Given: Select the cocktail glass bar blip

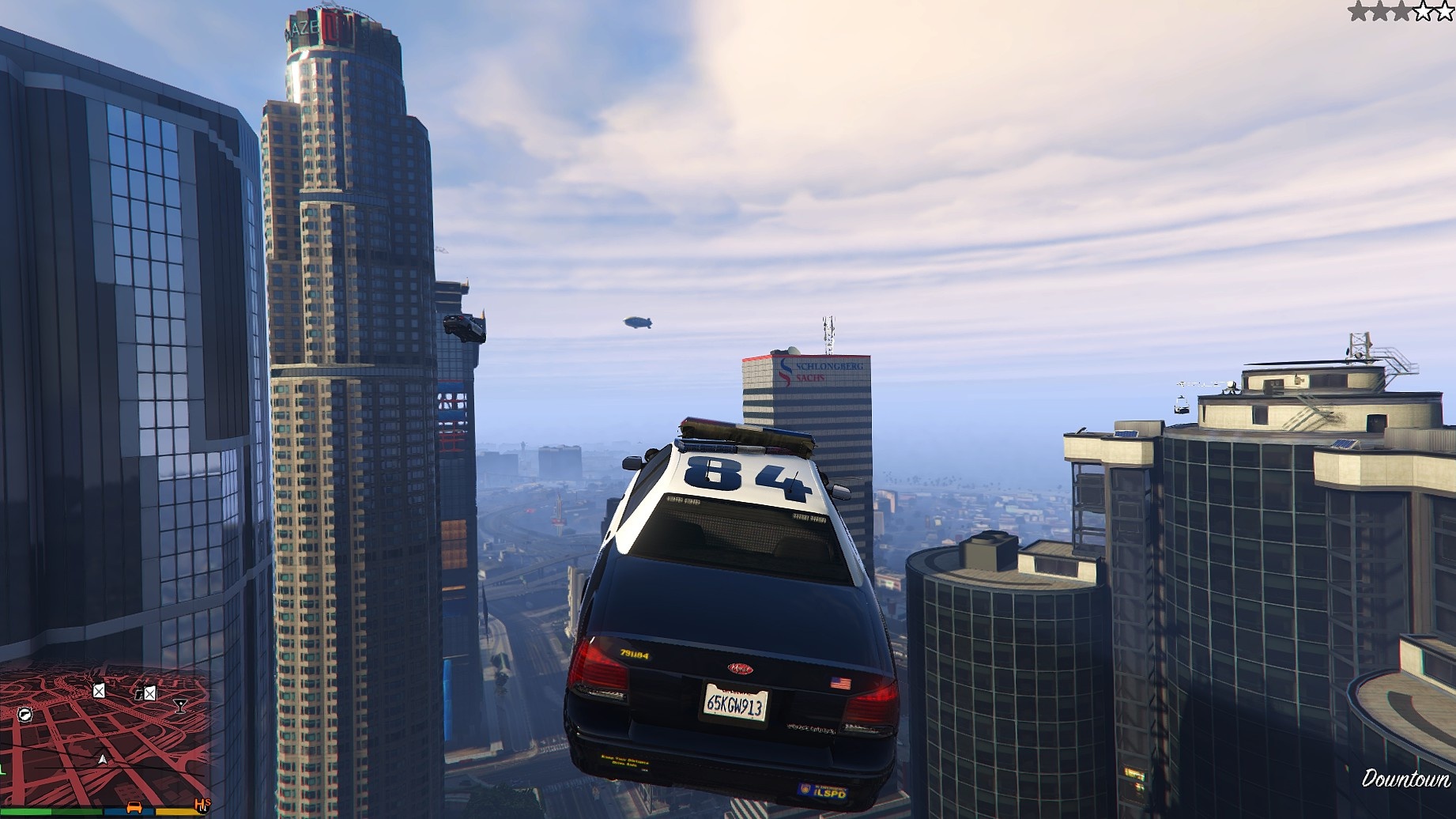Looking at the screenshot, I should pyautogui.click(x=180, y=704).
